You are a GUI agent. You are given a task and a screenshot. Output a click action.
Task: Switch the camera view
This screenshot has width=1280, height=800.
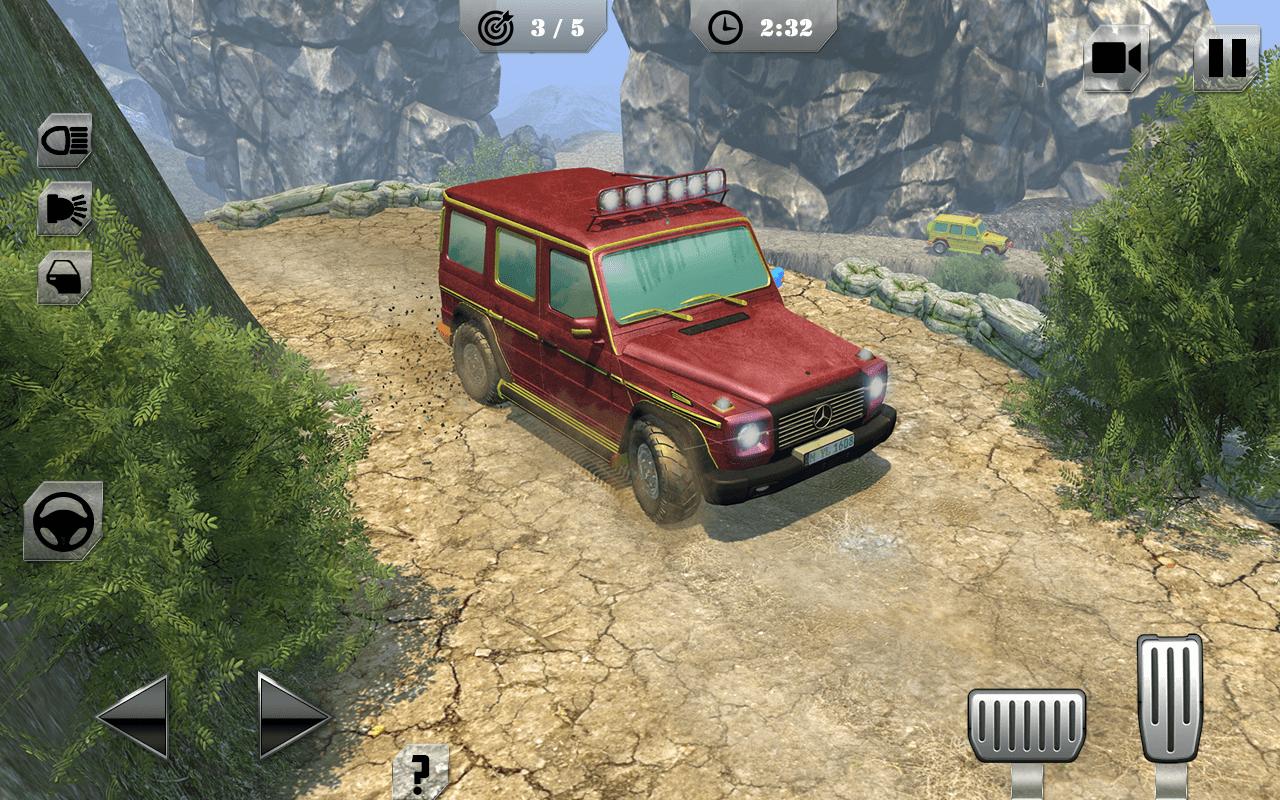pos(1116,58)
